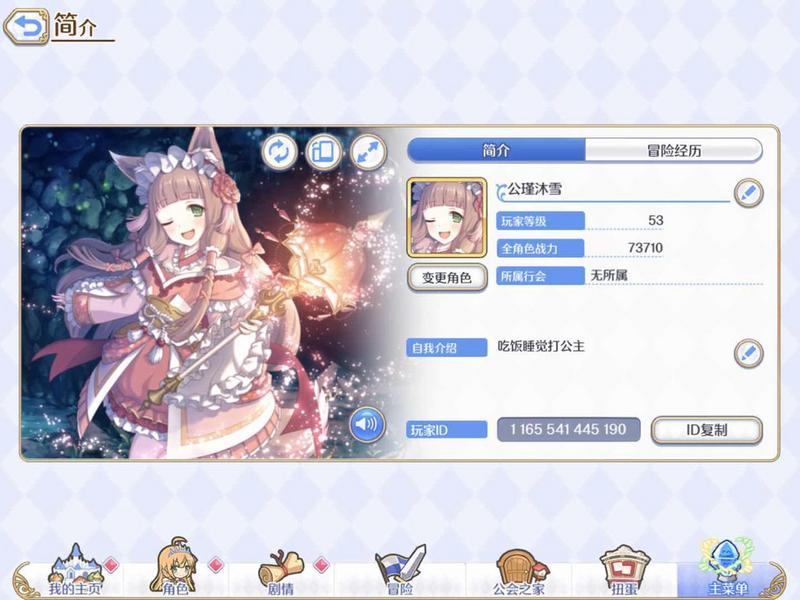Open the 剧情 story menu
Image resolution: width=800 pixels, height=600 pixels.
click(x=281, y=574)
